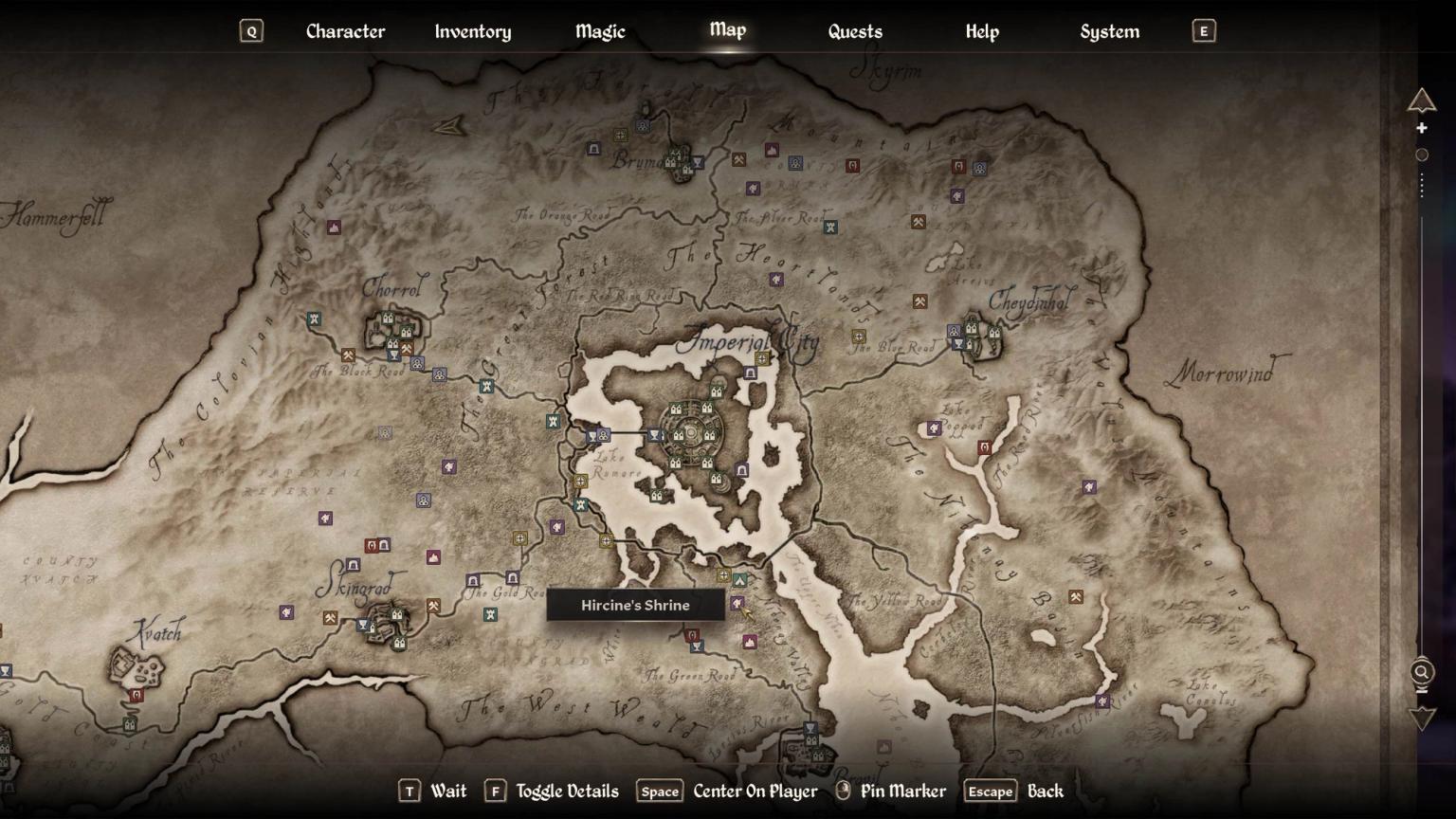Click the Q key indicator in the top bar
This screenshot has width=1456, height=819.
click(x=250, y=30)
